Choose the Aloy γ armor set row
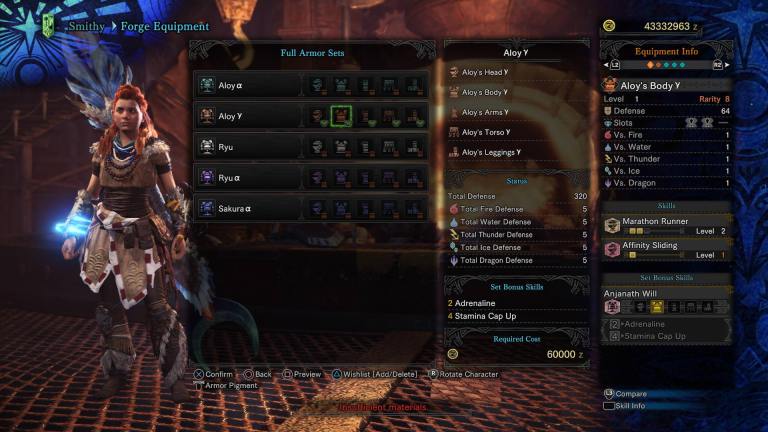768x432 pixels. [250, 116]
